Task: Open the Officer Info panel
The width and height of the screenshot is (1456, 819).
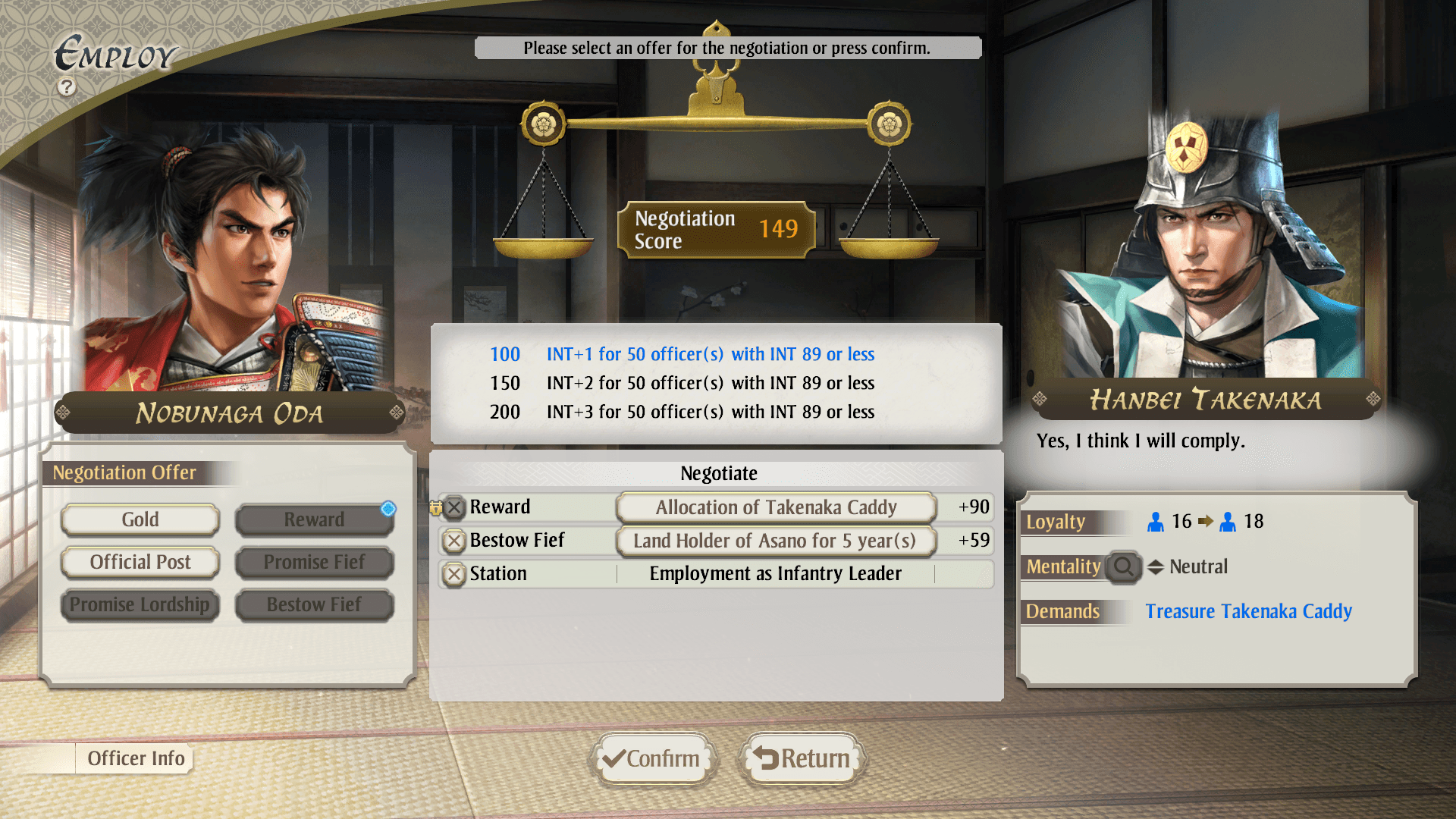Action: click(135, 758)
